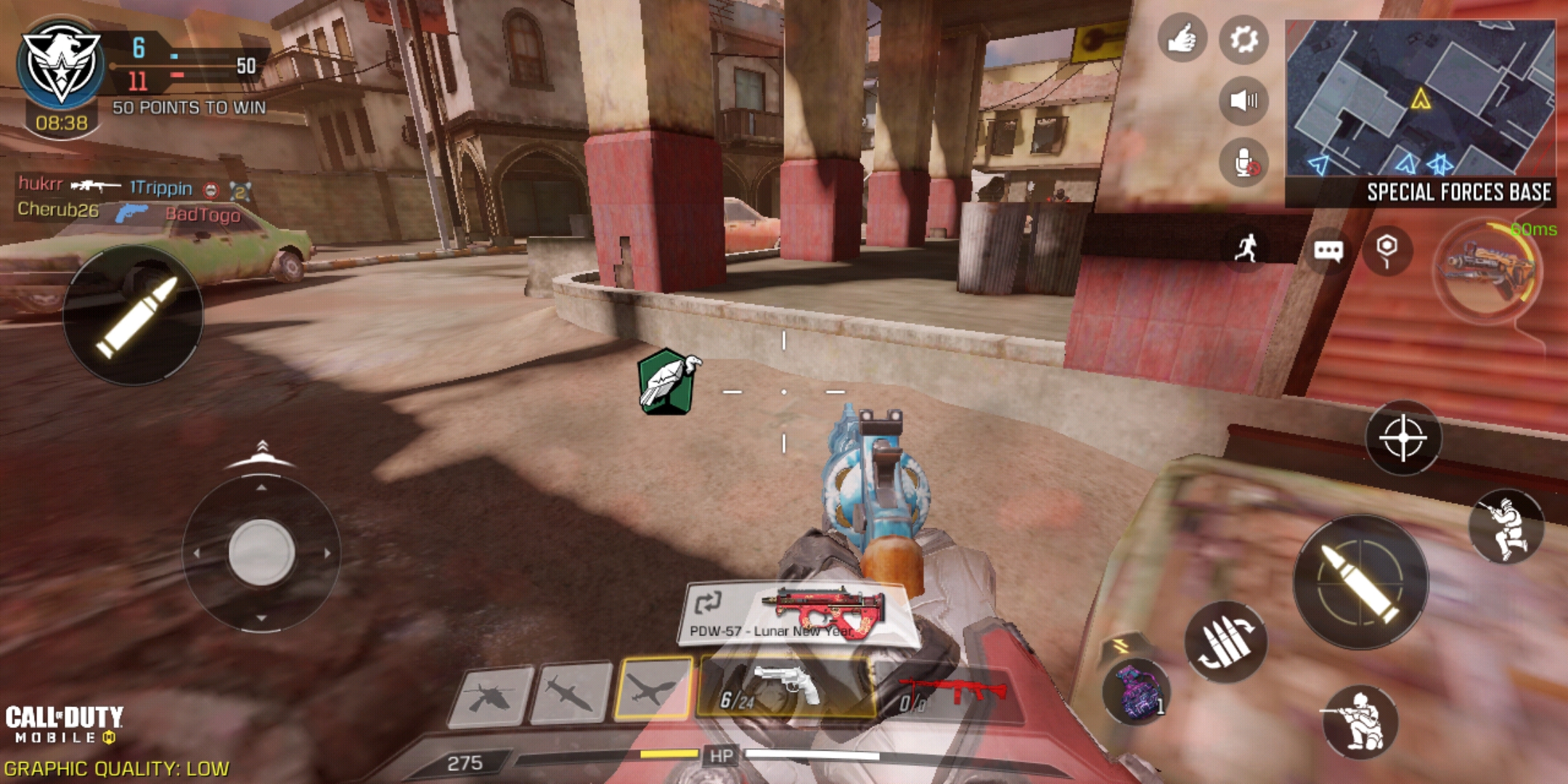Fire with the right bullet button
1568x784 pixels.
[x=1360, y=582]
